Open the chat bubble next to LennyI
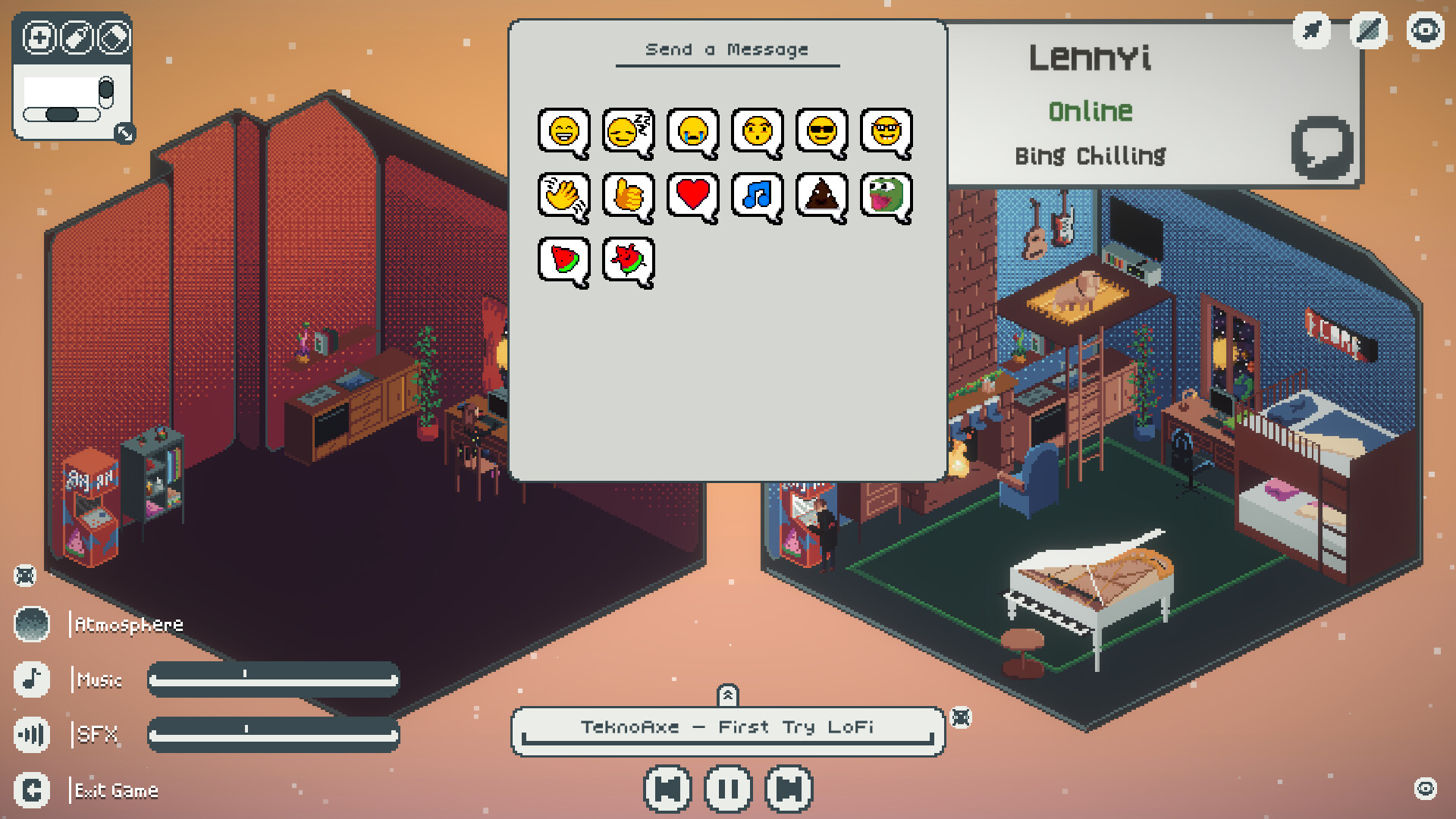Image resolution: width=1456 pixels, height=819 pixels. pyautogui.click(x=1323, y=146)
